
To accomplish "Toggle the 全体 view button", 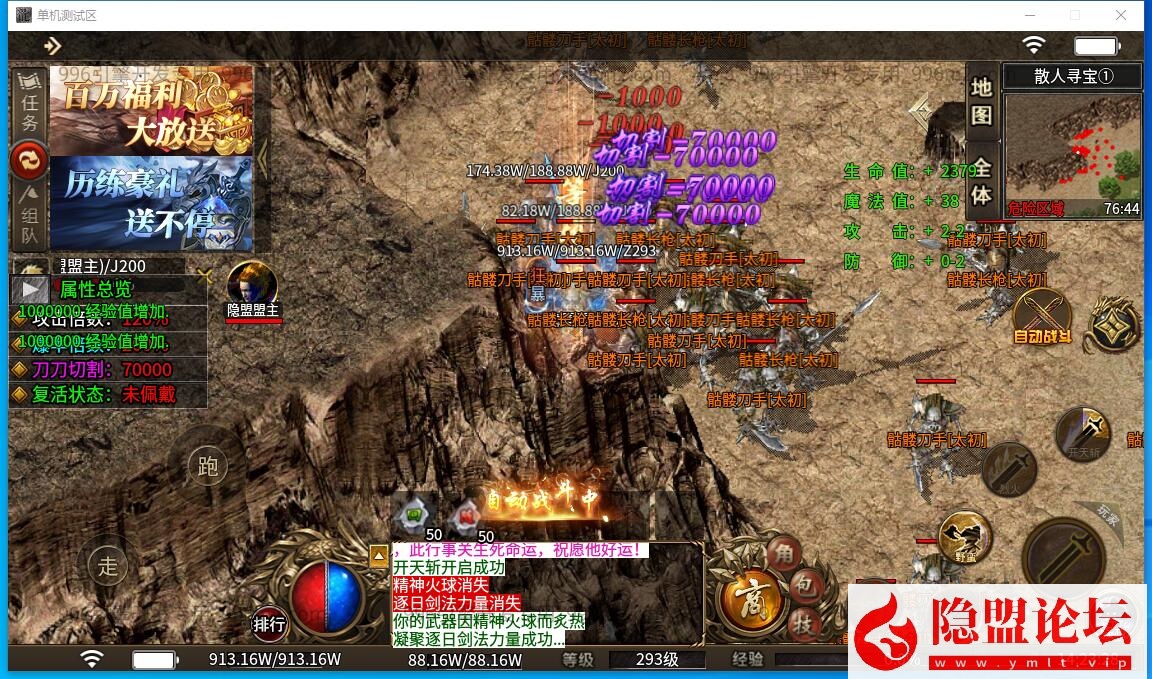I will 981,182.
